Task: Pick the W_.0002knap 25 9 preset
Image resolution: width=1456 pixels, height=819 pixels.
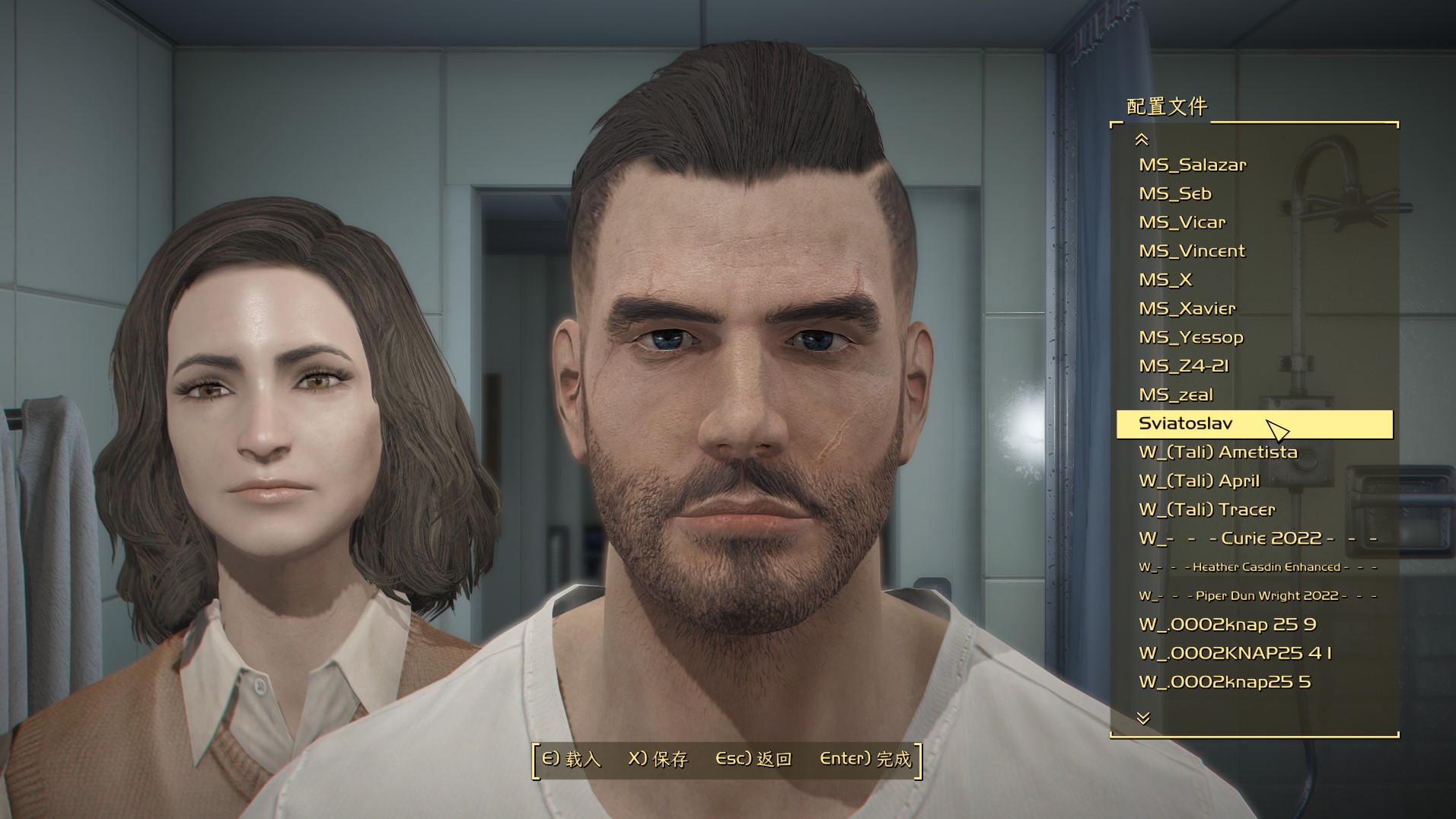Action: [1227, 625]
